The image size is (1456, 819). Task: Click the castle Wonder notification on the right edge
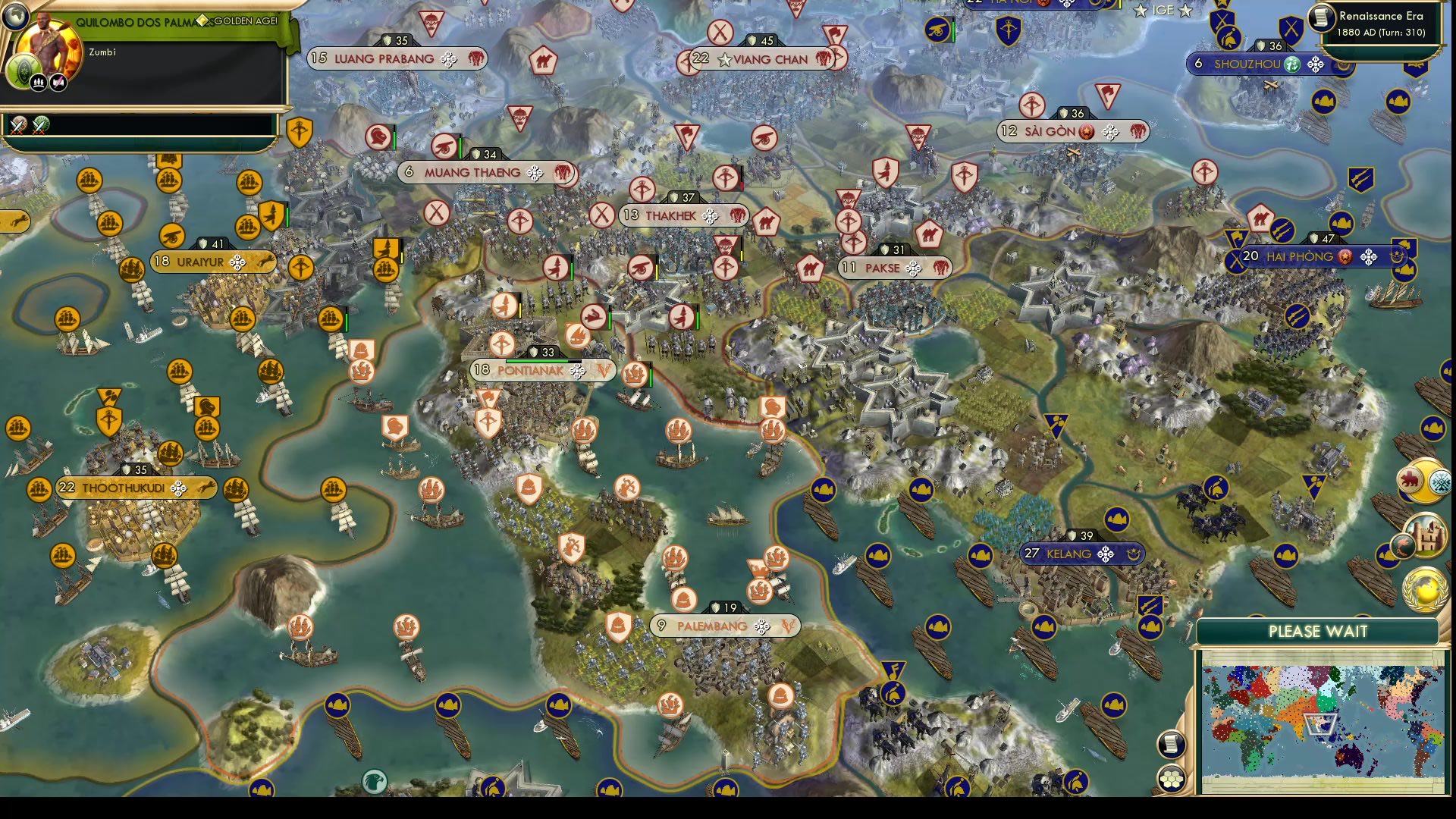click(1426, 536)
